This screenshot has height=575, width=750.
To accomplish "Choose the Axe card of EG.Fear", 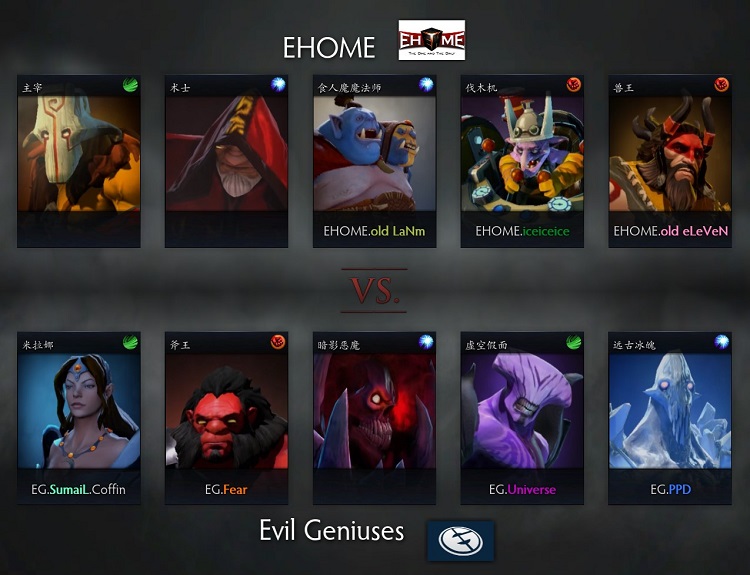I will pyautogui.click(x=224, y=418).
